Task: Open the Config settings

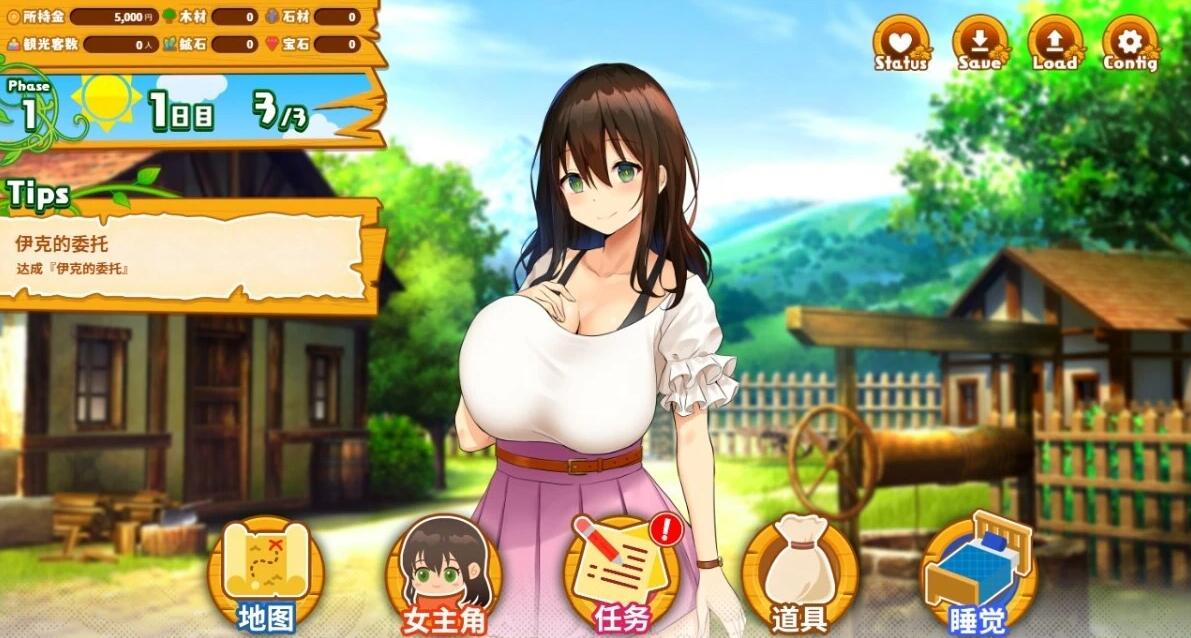Action: [1131, 44]
